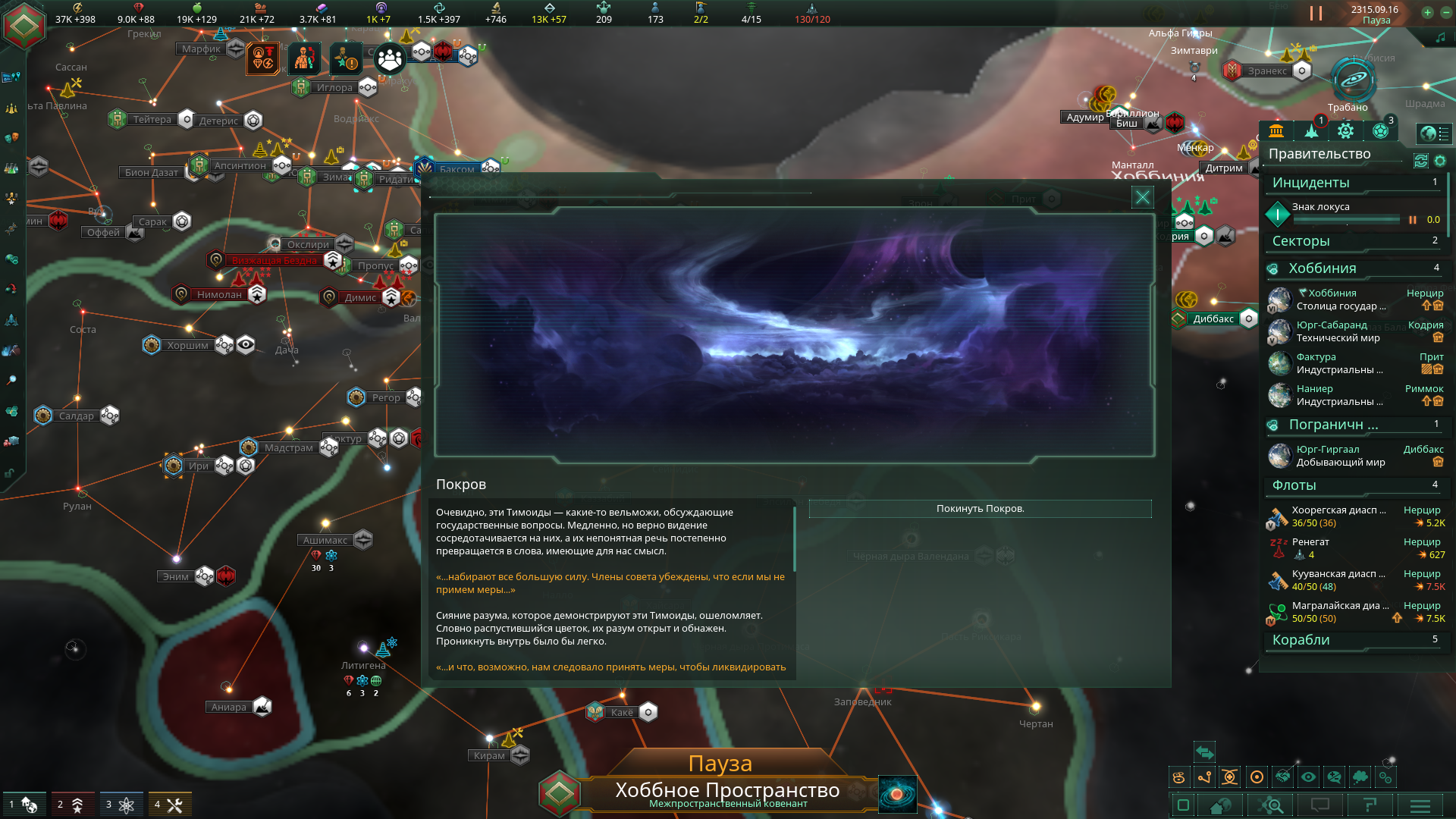
Task: Expand the Корабли section header
Action: pyautogui.click(x=1354, y=640)
